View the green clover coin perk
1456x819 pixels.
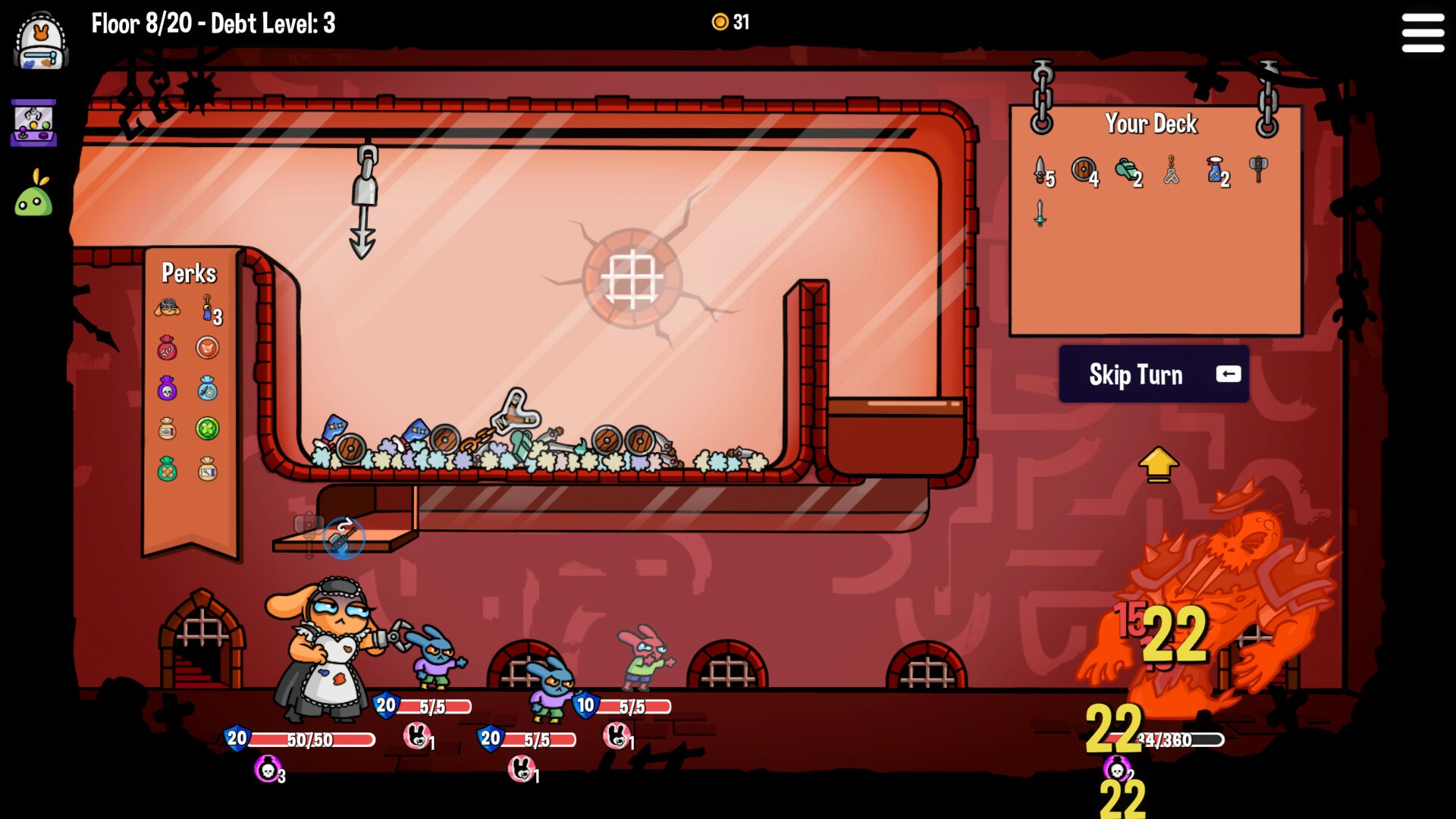pos(207,428)
